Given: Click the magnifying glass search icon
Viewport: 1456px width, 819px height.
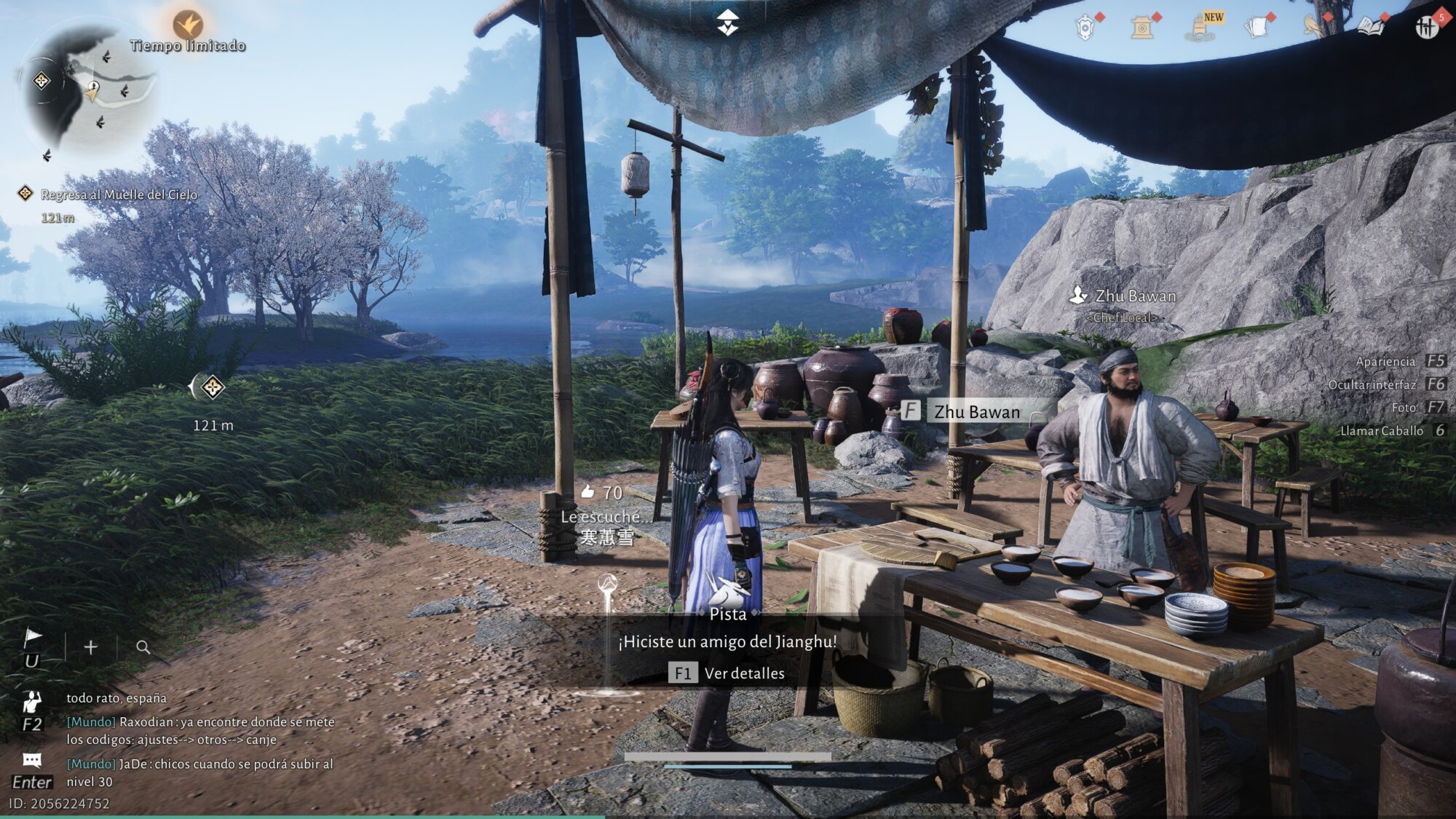Looking at the screenshot, I should 143,647.
